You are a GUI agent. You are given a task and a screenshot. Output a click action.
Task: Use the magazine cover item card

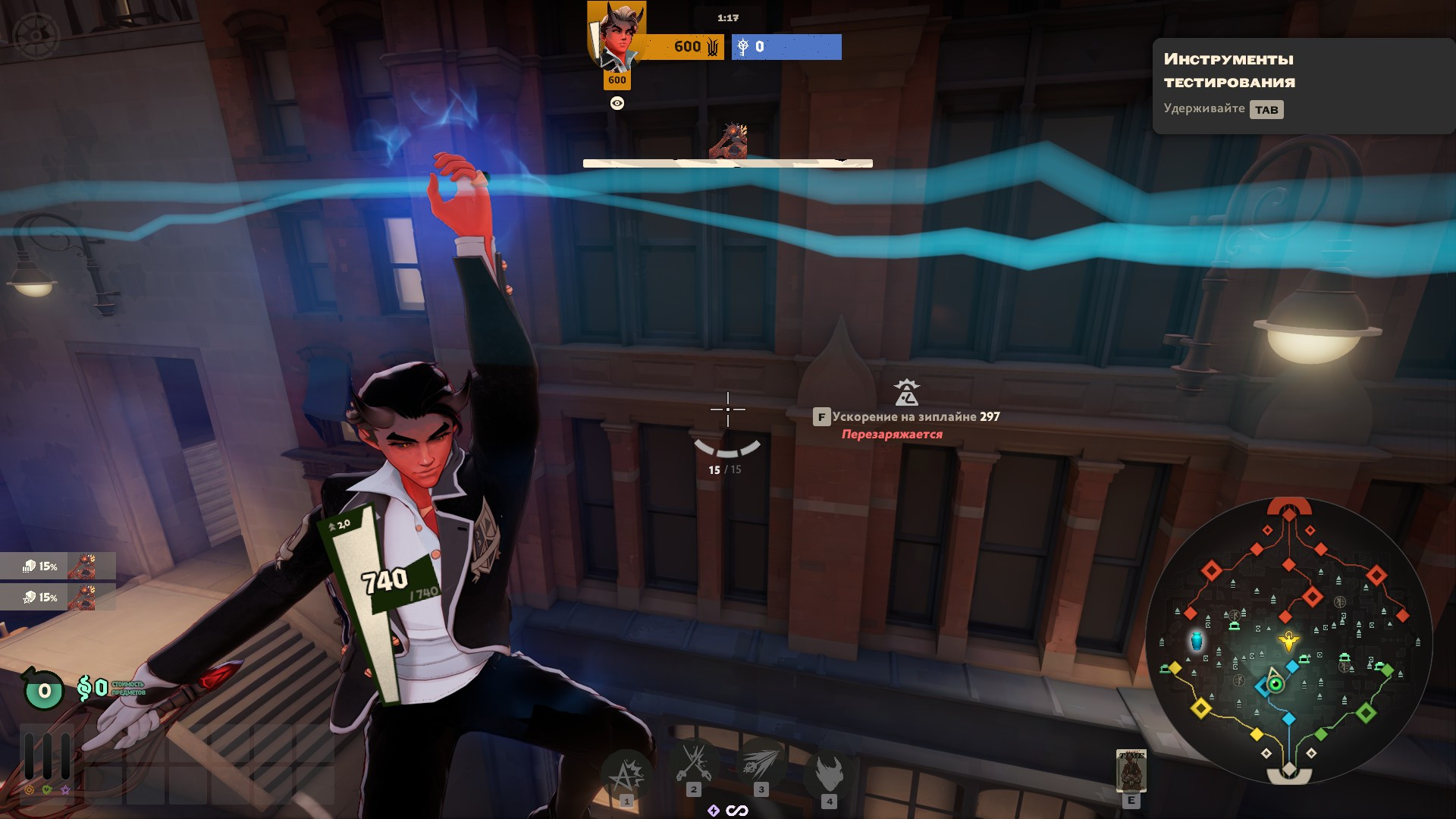[1131, 770]
